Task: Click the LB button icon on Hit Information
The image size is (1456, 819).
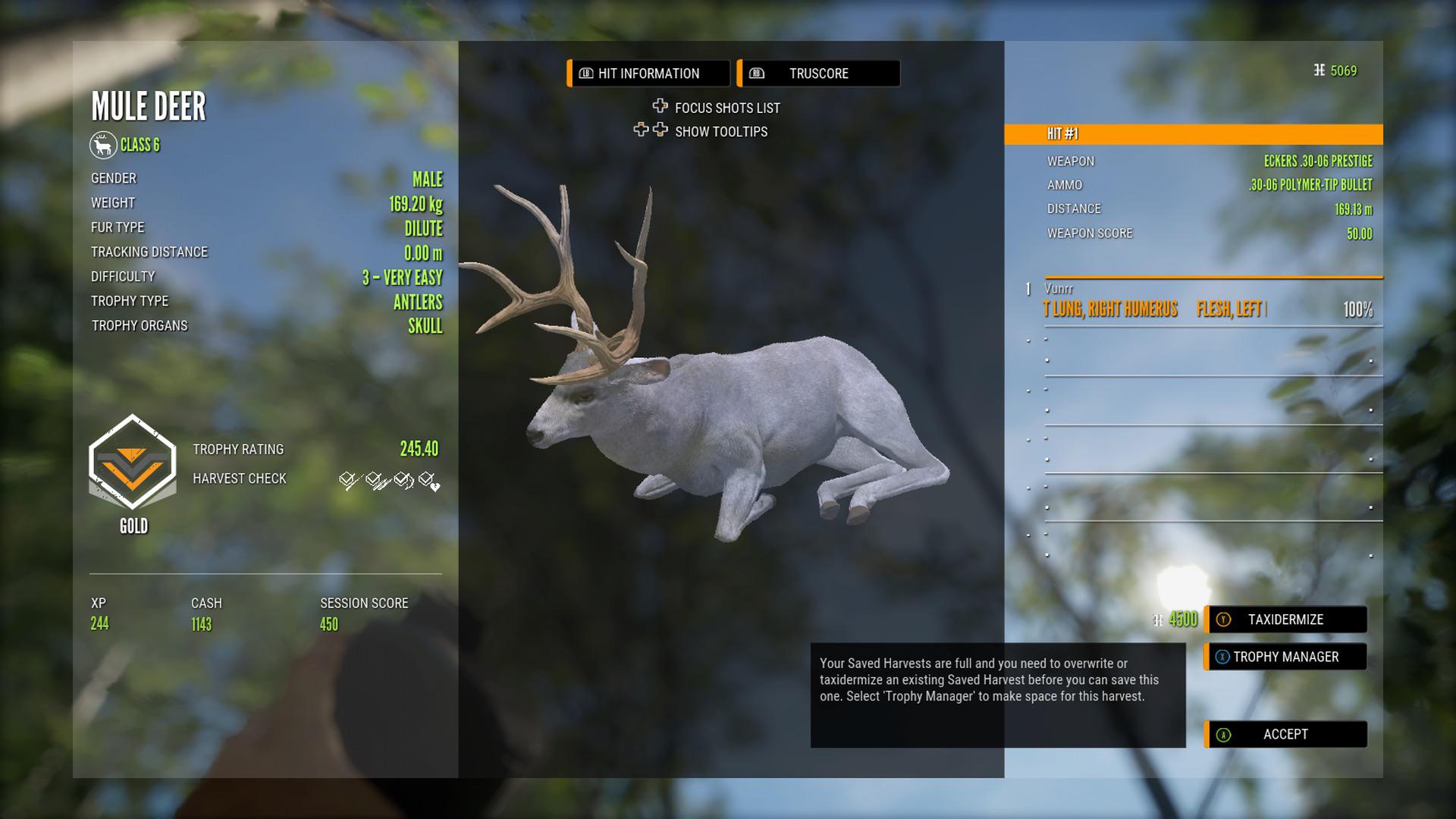Action: (x=586, y=73)
